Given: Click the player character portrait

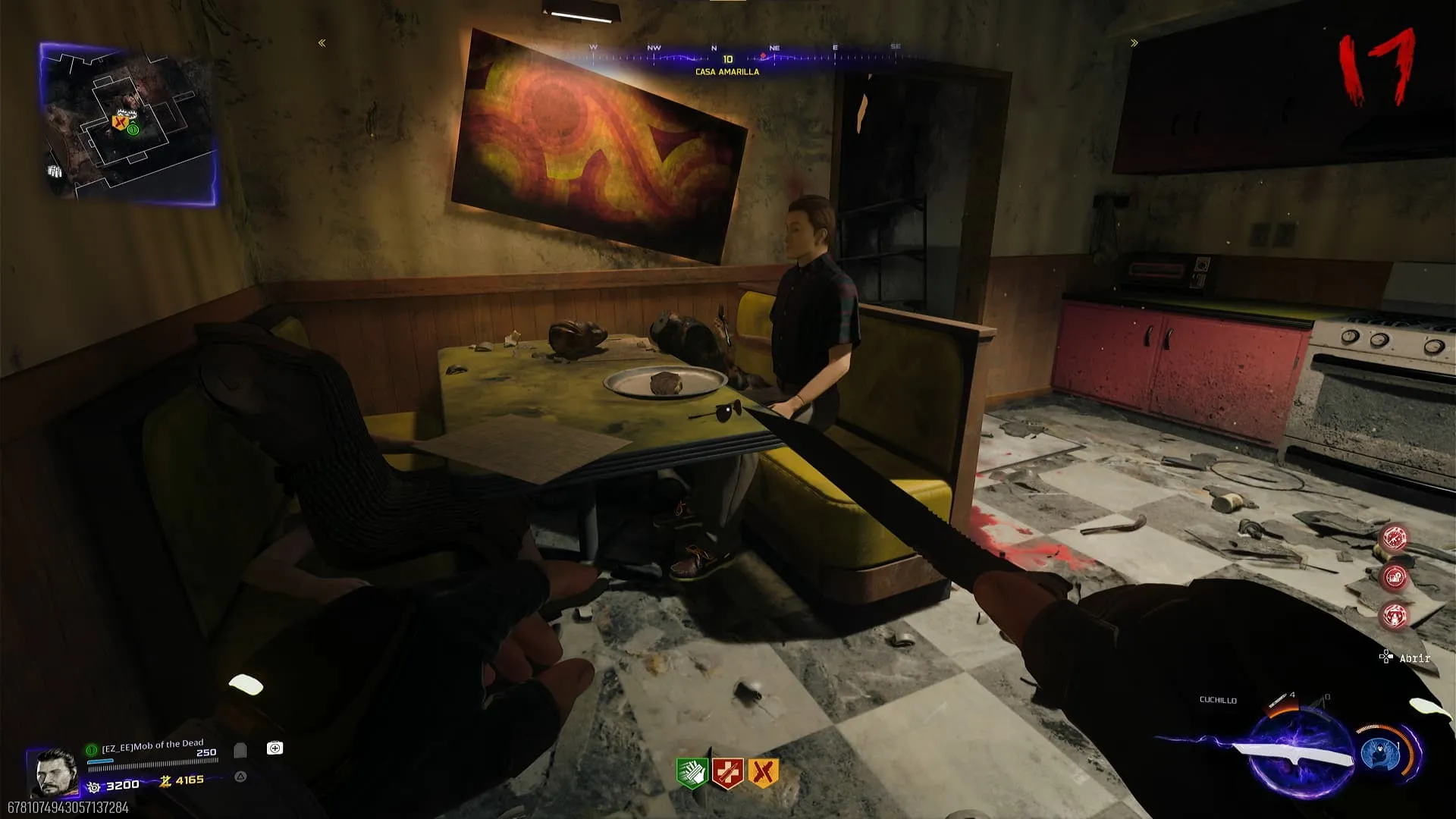Looking at the screenshot, I should click(x=54, y=772).
